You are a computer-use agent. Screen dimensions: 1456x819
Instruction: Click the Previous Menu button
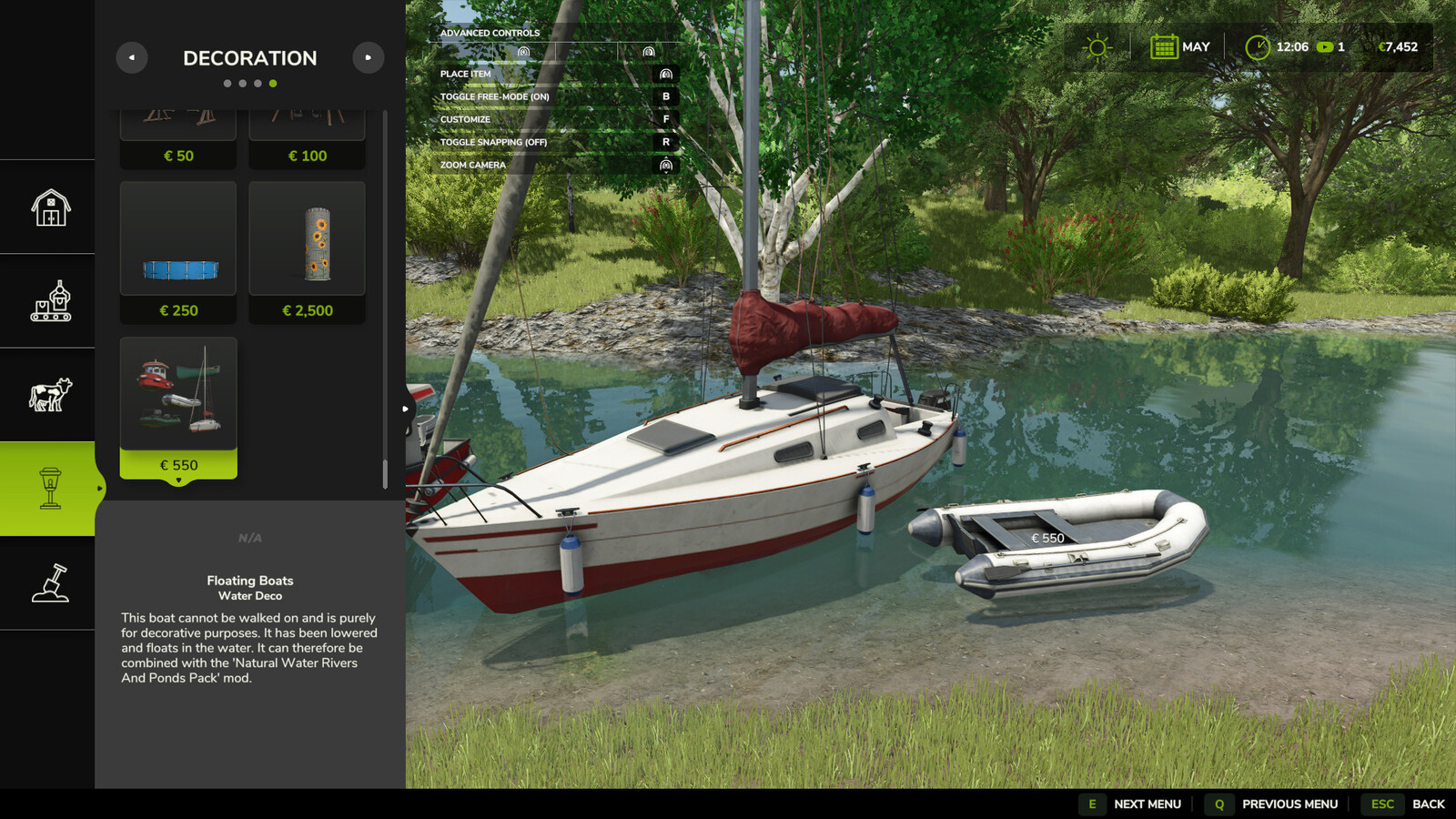[x=1273, y=804]
